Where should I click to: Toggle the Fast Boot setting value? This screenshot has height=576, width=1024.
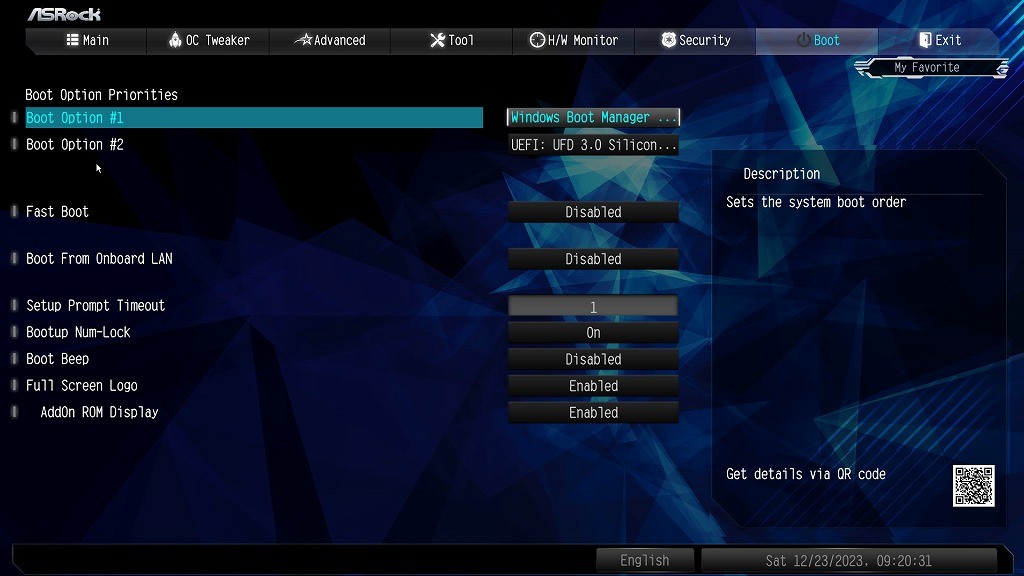(593, 212)
